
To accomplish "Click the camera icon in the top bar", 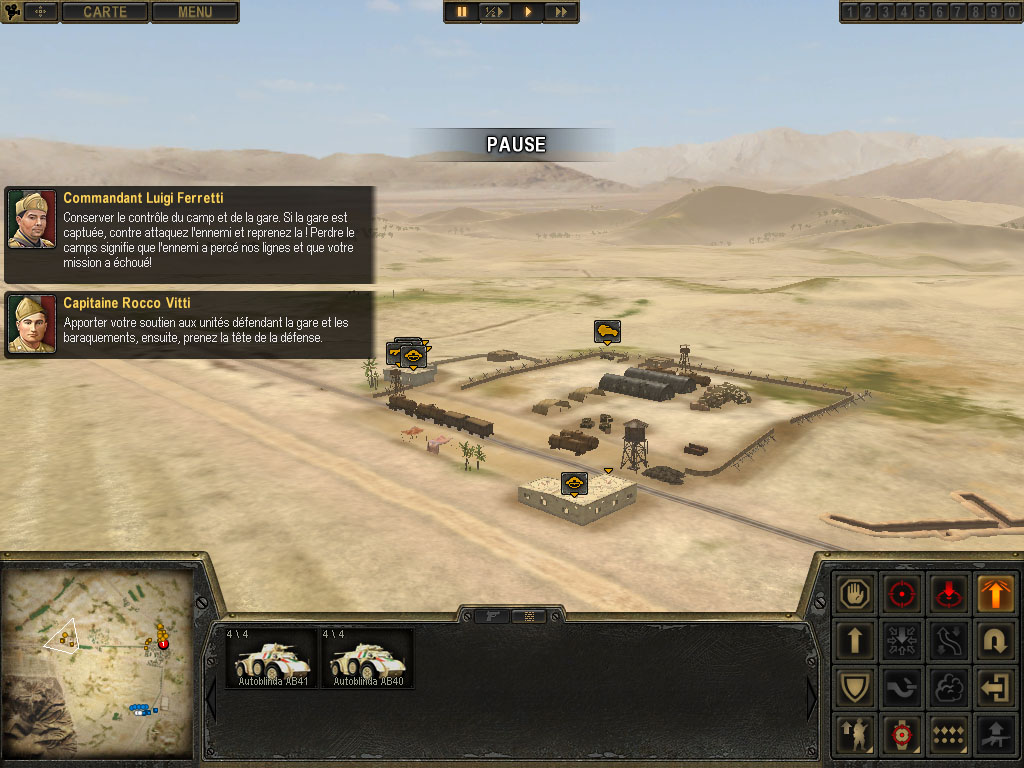I will point(12,12).
